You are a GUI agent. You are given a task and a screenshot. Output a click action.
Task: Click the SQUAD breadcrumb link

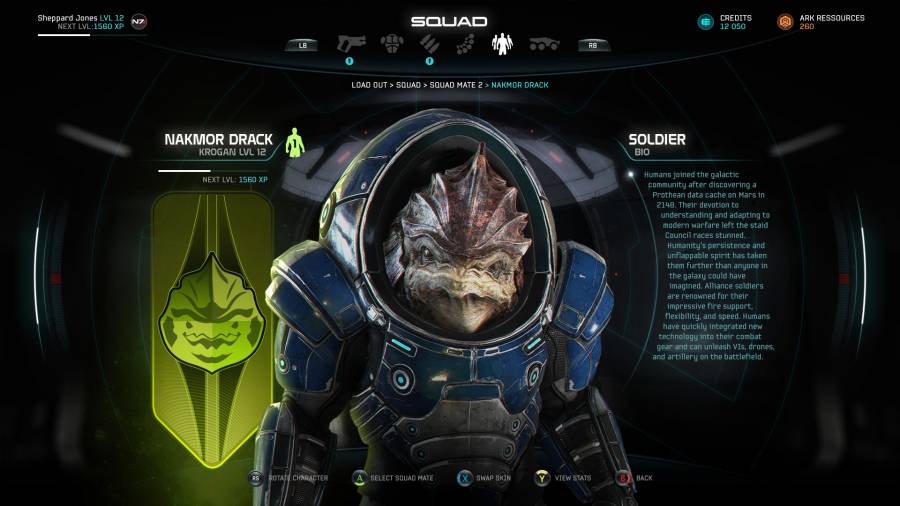(x=408, y=85)
